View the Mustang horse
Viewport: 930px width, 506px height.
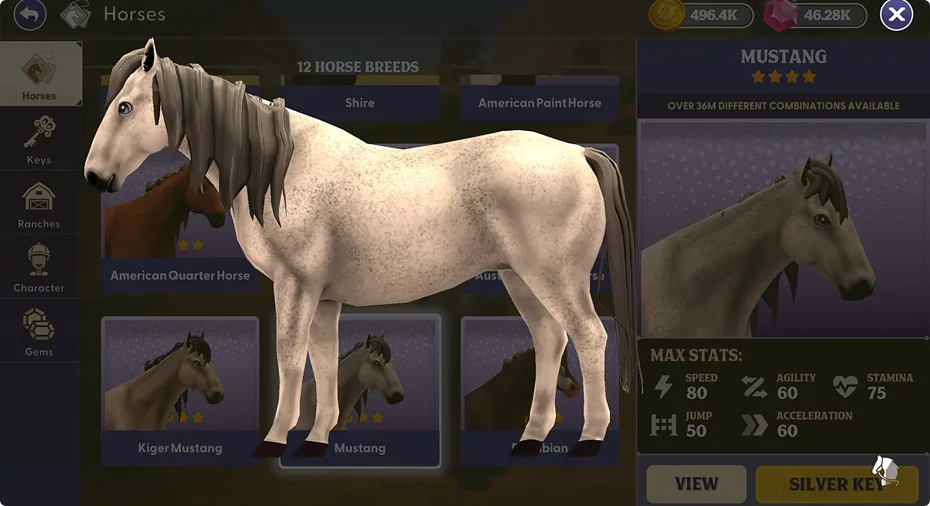696,484
